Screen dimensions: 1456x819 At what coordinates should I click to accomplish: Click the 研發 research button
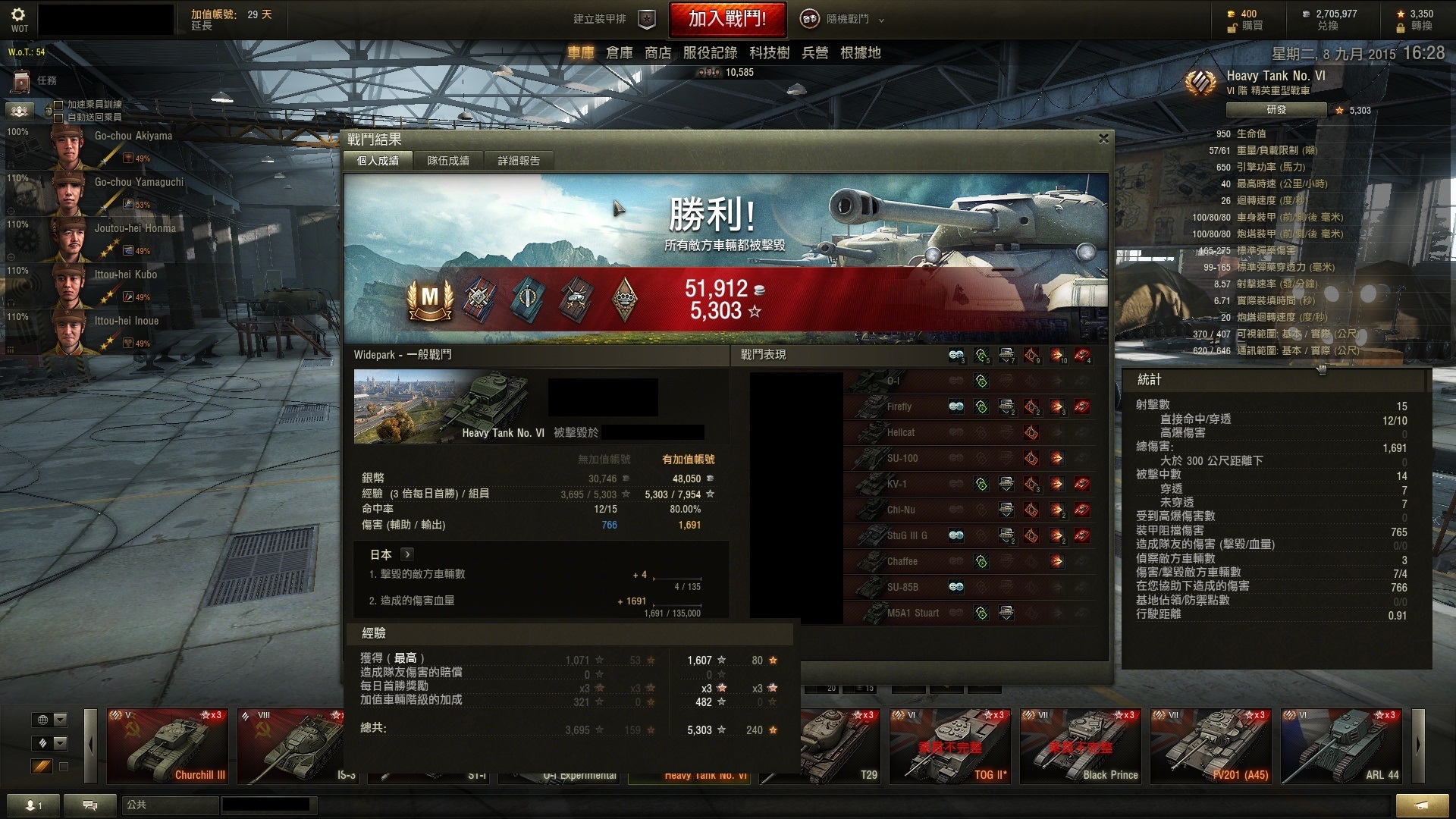pyautogui.click(x=1276, y=110)
